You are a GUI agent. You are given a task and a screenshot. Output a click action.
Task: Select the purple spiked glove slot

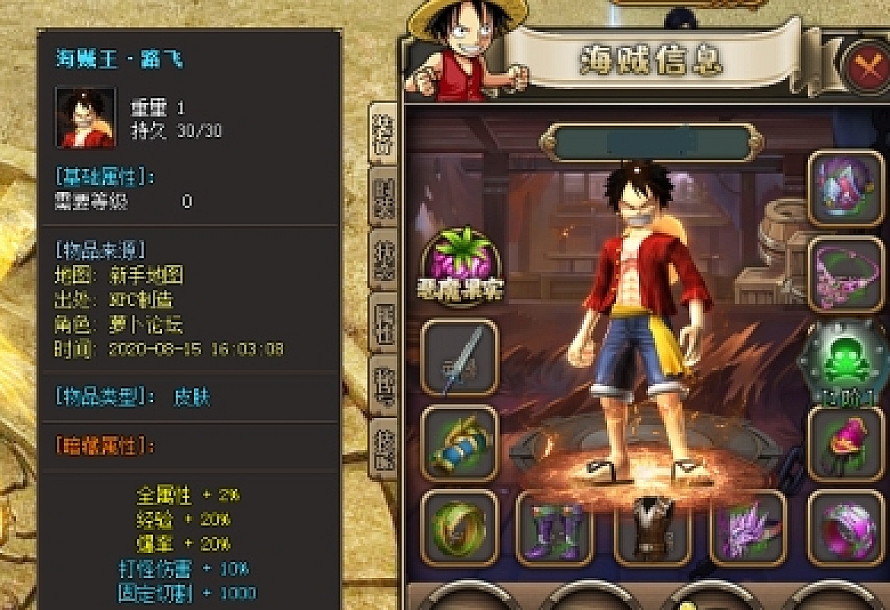pos(746,526)
